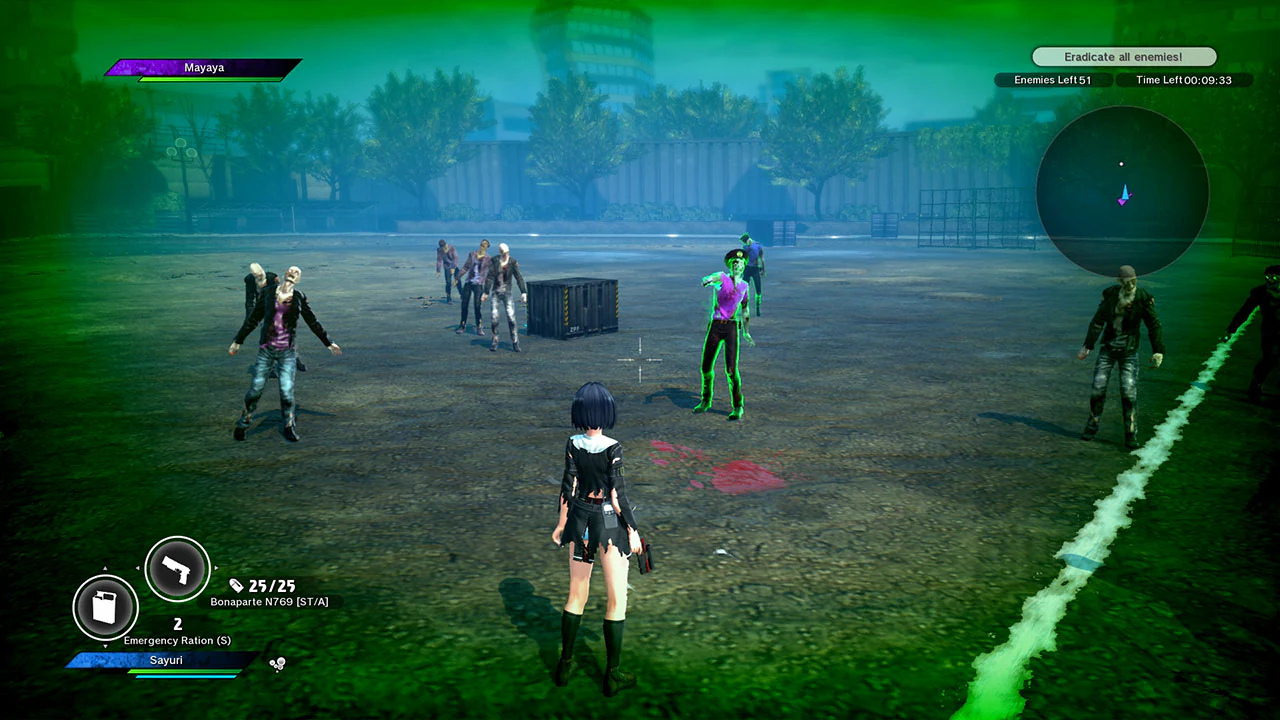The image size is (1280, 720).
Task: Click the left arrow beside the pistol slot
Action: [139, 567]
